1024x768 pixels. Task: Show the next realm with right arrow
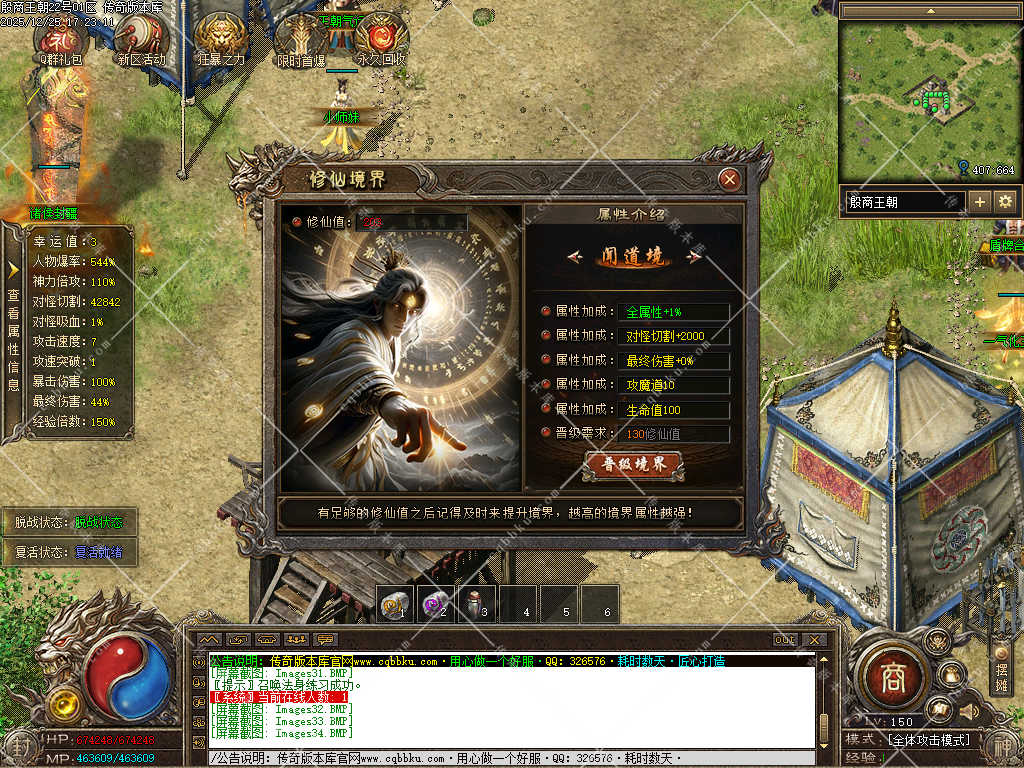(x=692, y=257)
